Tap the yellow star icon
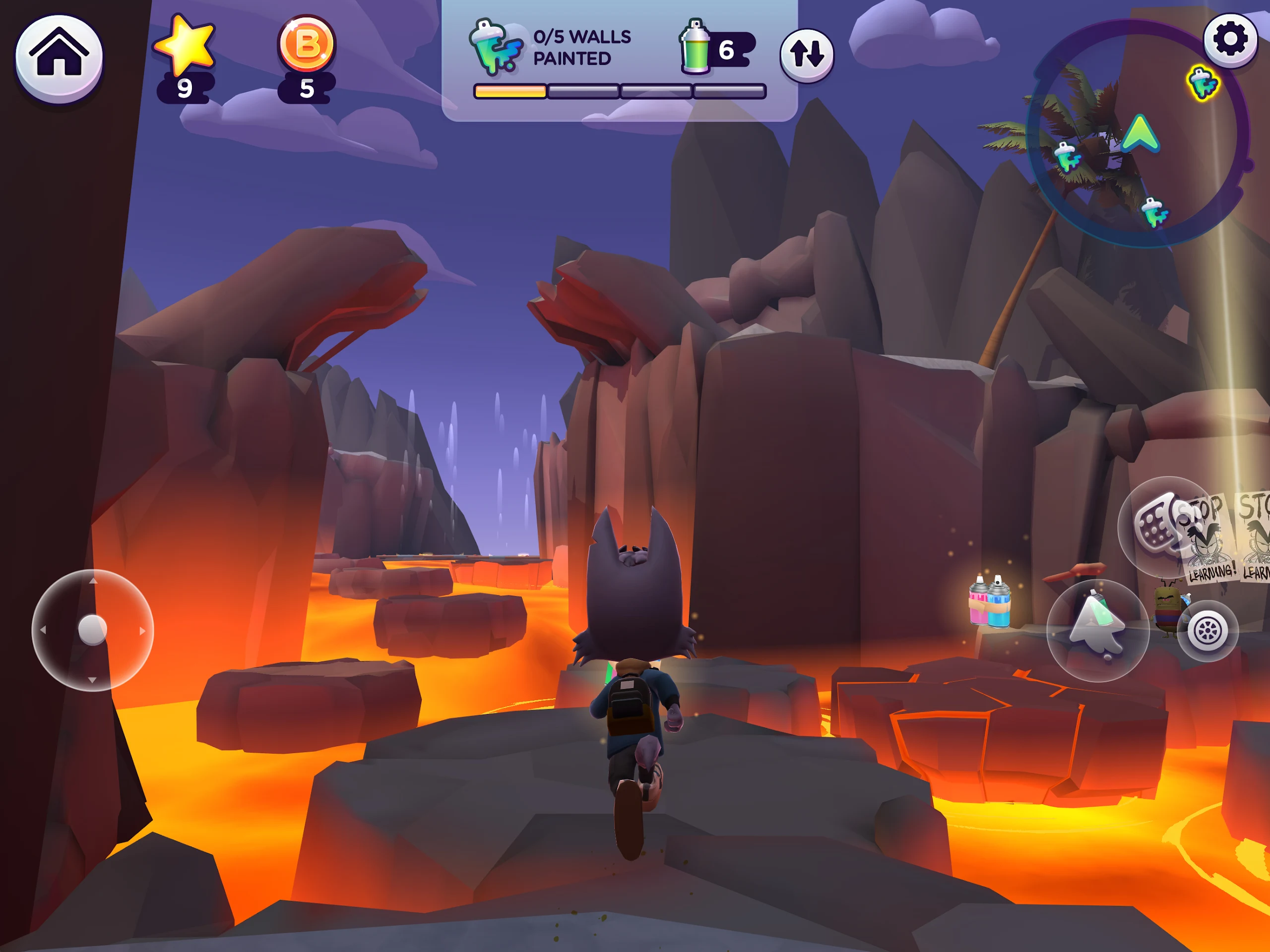 click(x=185, y=45)
